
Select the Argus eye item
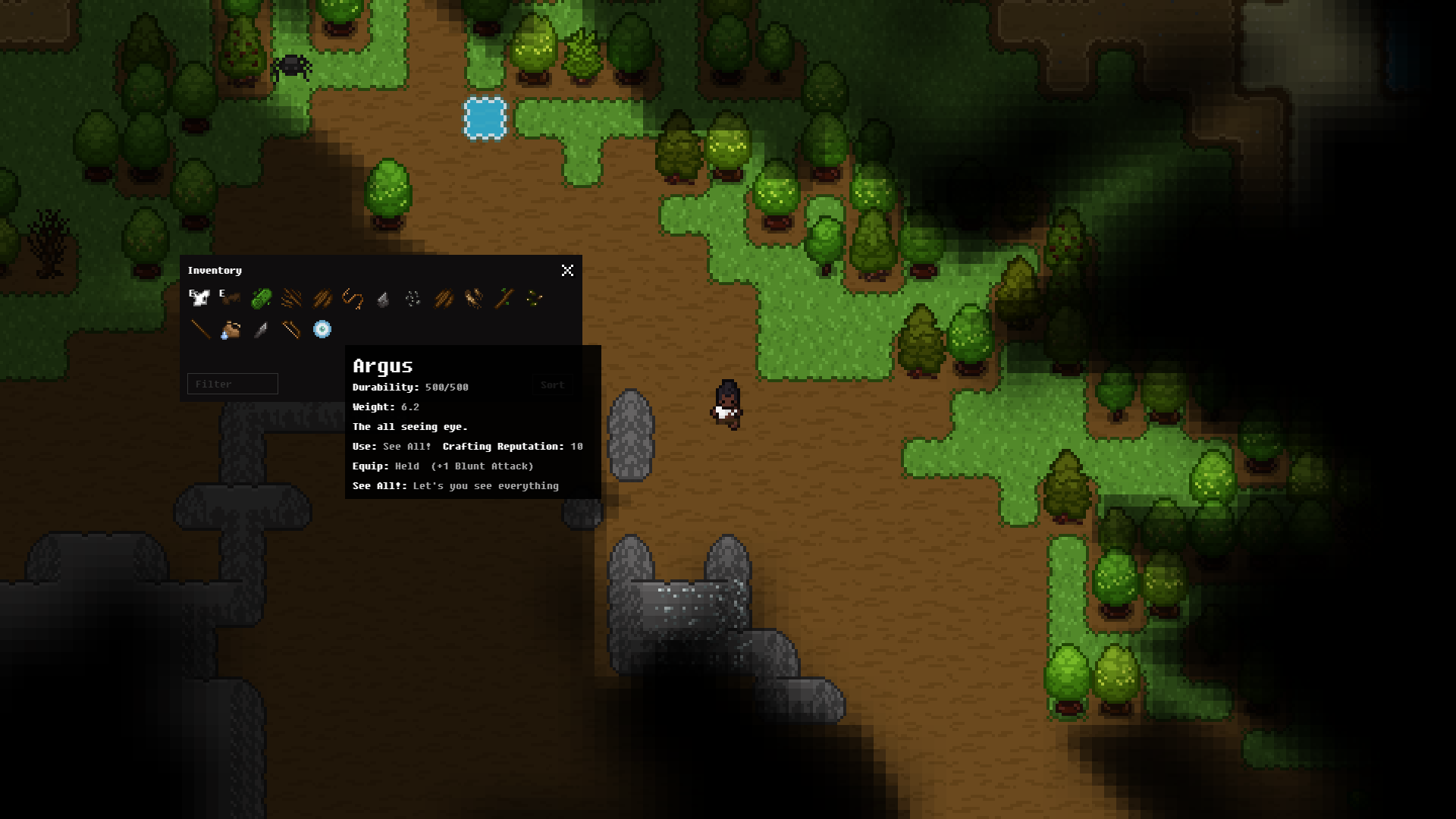pyautogui.click(x=322, y=329)
